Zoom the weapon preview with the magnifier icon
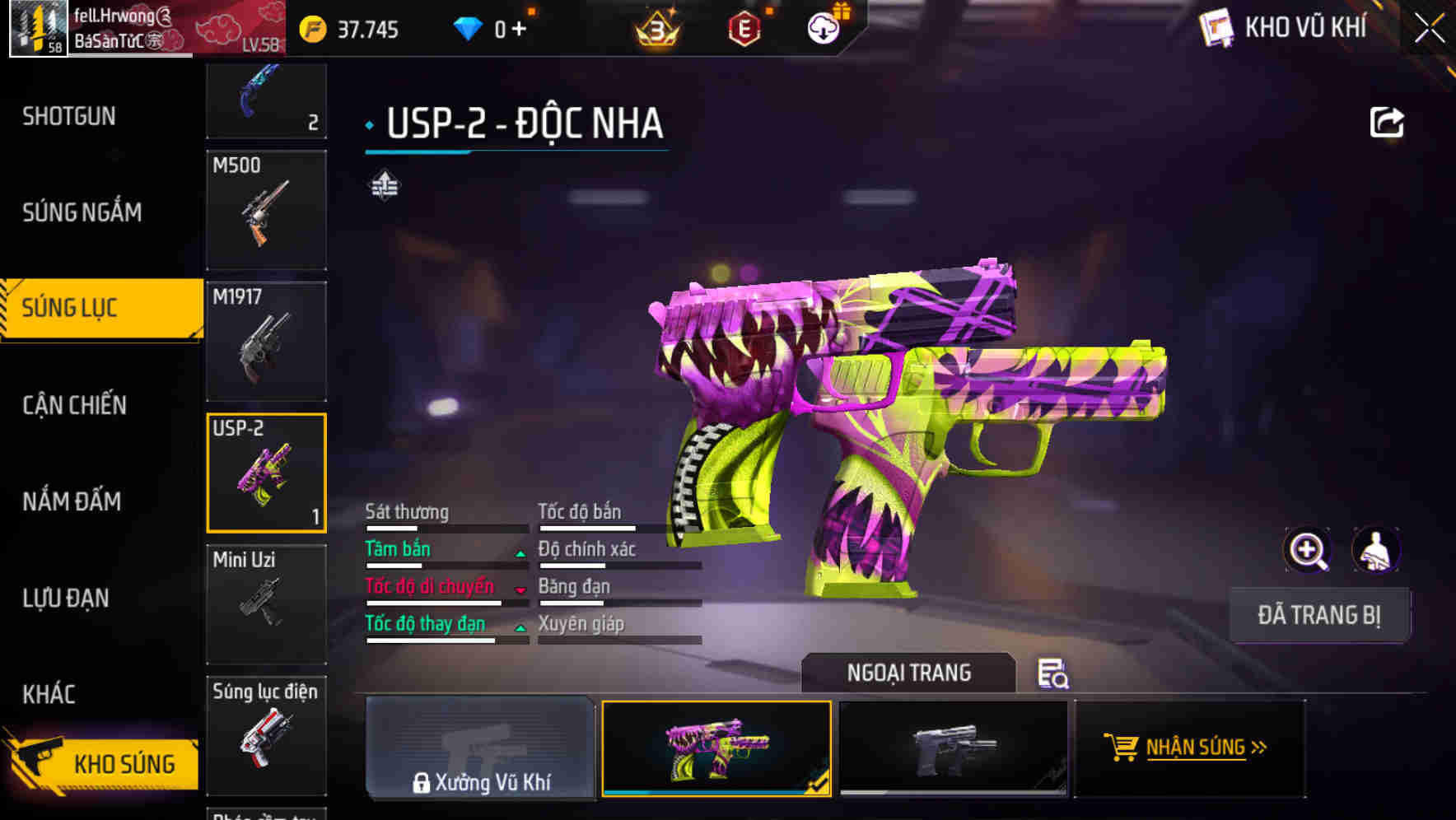This screenshot has width=1456, height=820. click(x=1308, y=549)
